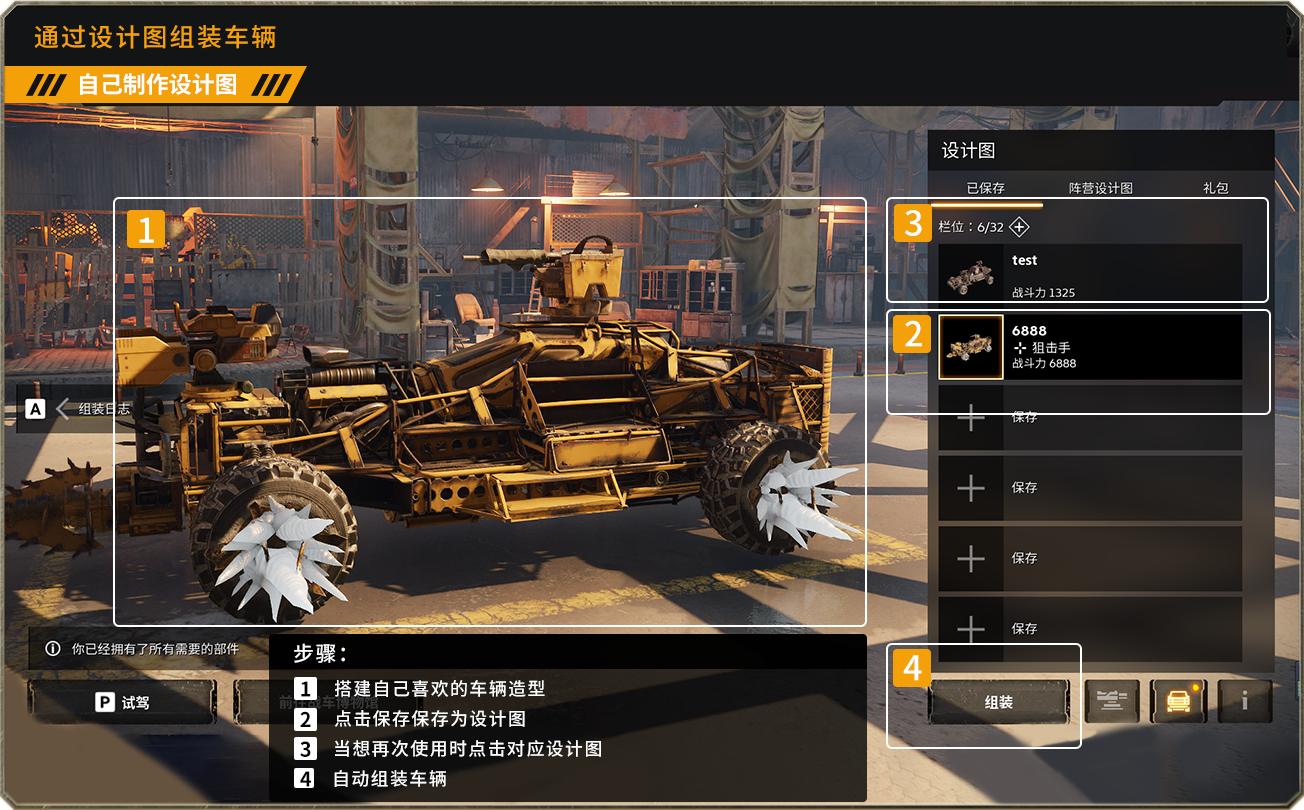Open the info button marked i
The height and width of the screenshot is (810, 1304).
[1244, 702]
